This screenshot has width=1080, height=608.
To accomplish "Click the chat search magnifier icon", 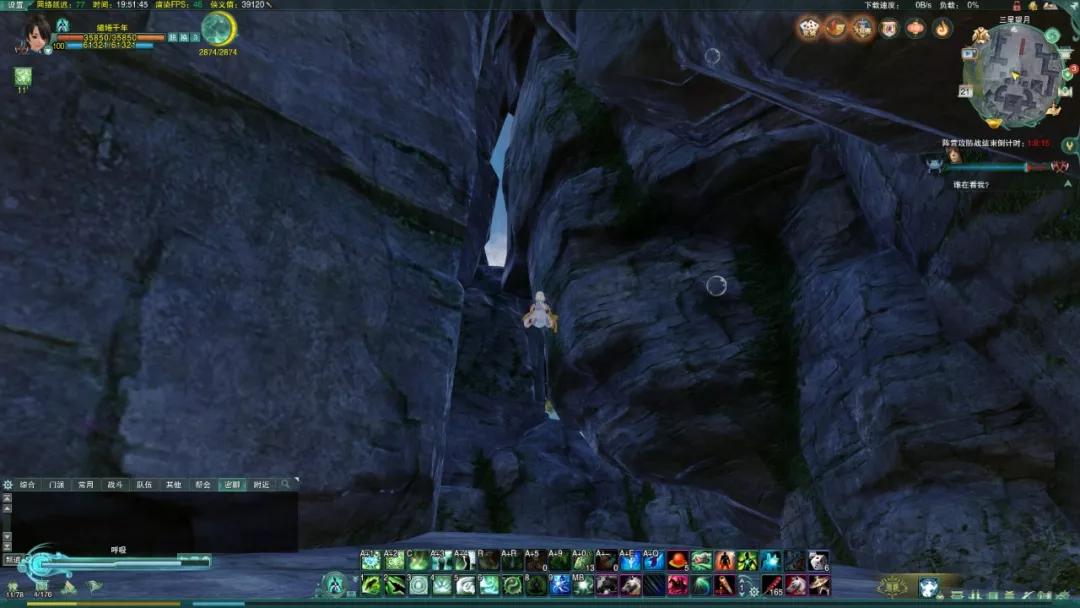I will pos(285,484).
